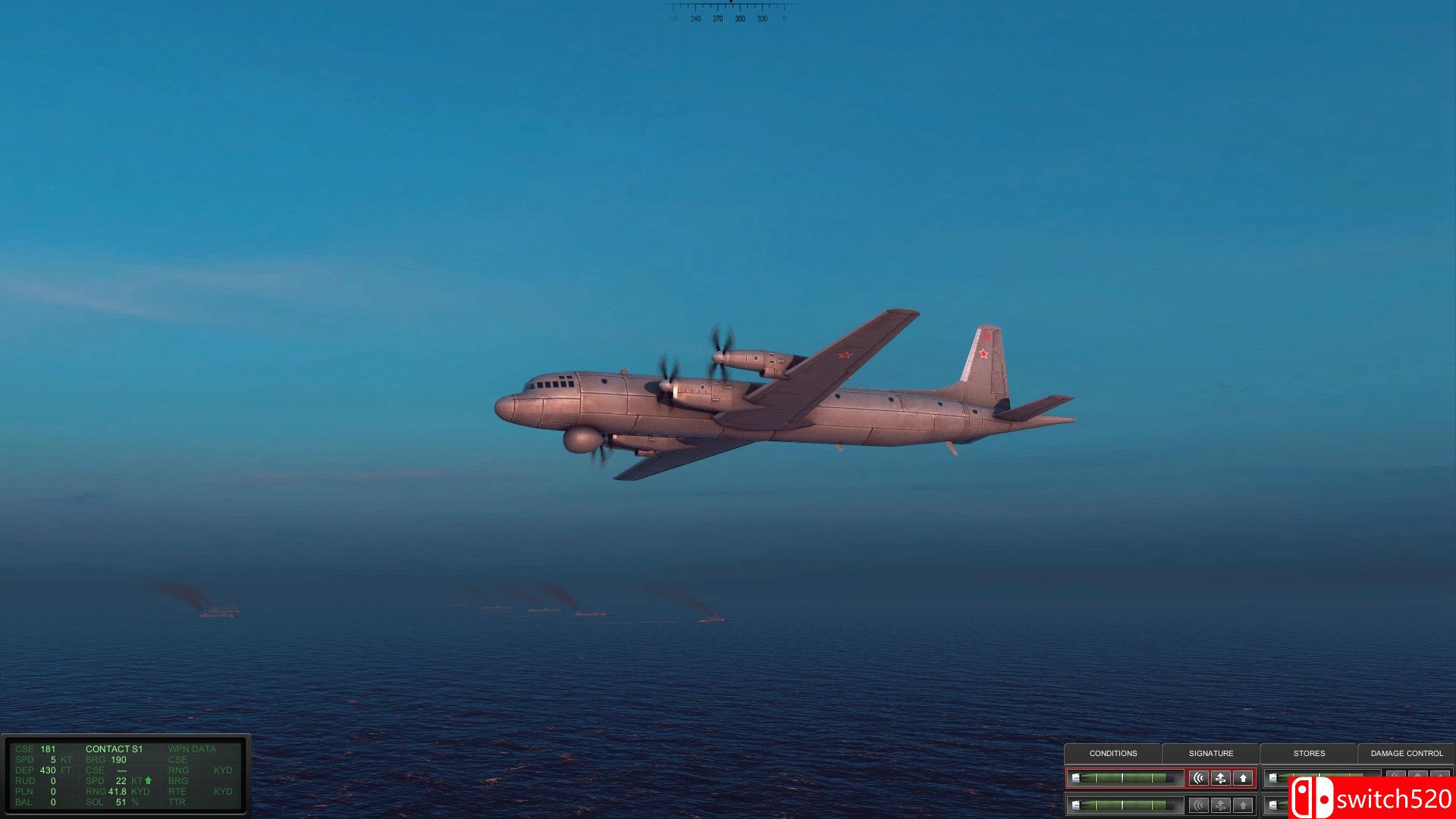Click the launch arrow icon for tube 1

1244,778
